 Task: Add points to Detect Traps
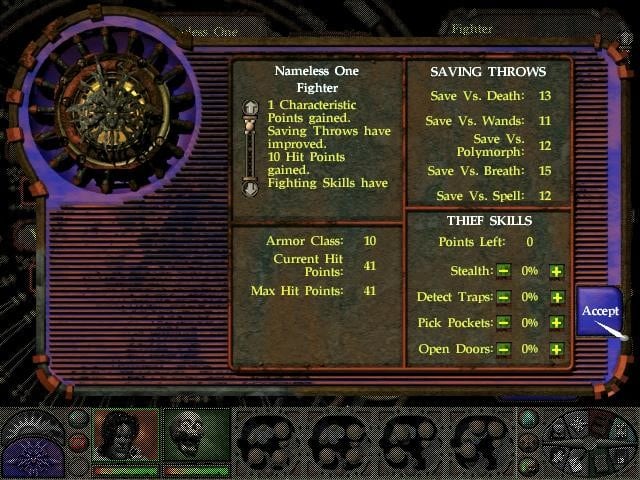(x=556, y=297)
